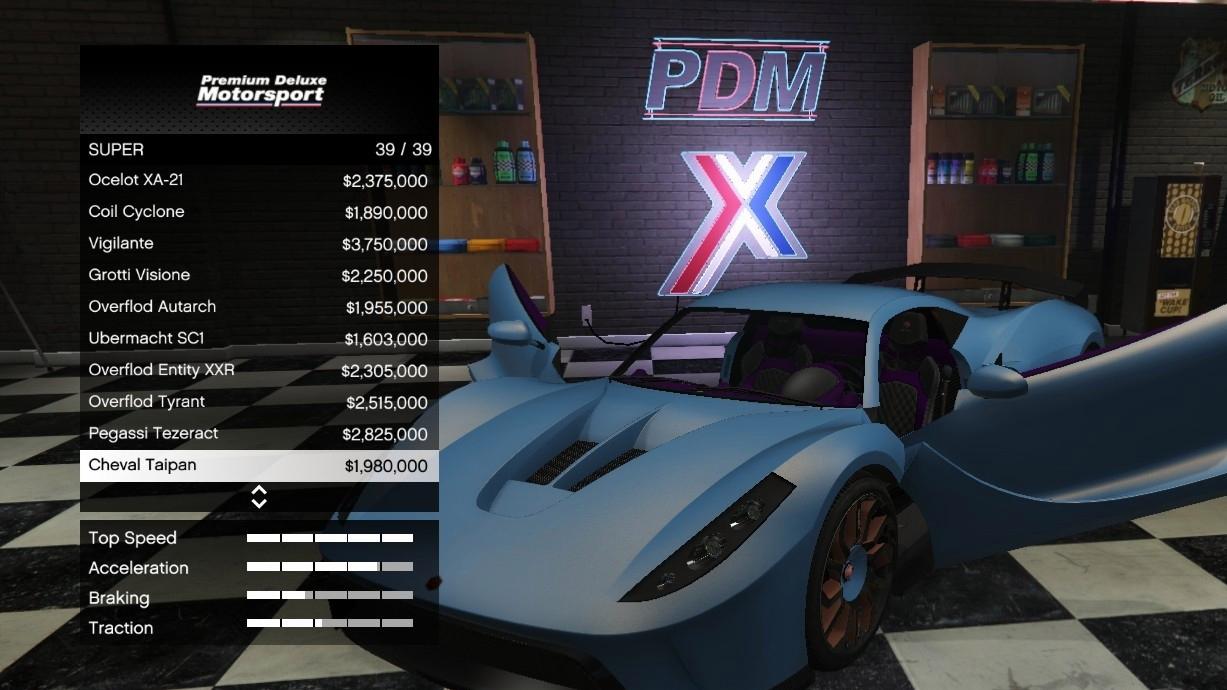Choose the Overflod Tyrant entry
The height and width of the screenshot is (690, 1227).
pyautogui.click(x=258, y=402)
